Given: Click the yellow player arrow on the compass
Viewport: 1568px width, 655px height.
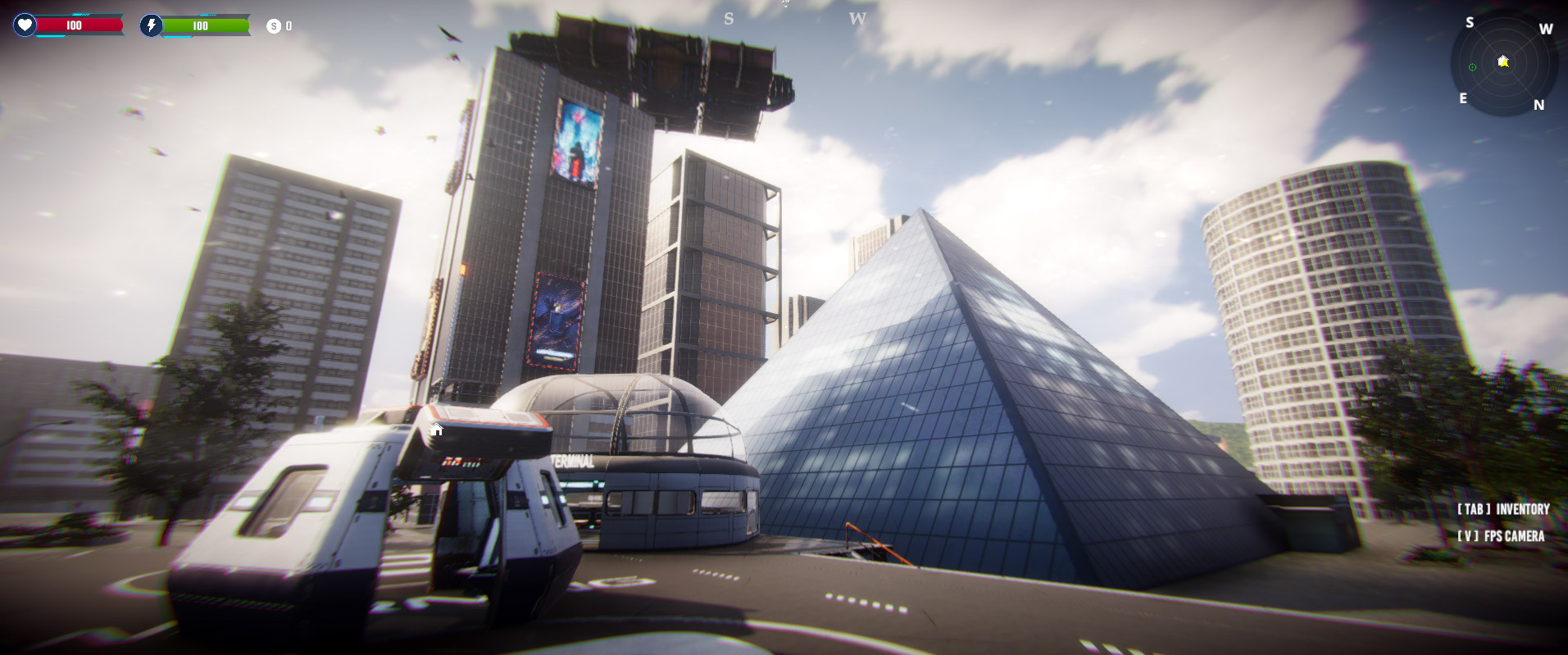Looking at the screenshot, I should [x=1506, y=63].
